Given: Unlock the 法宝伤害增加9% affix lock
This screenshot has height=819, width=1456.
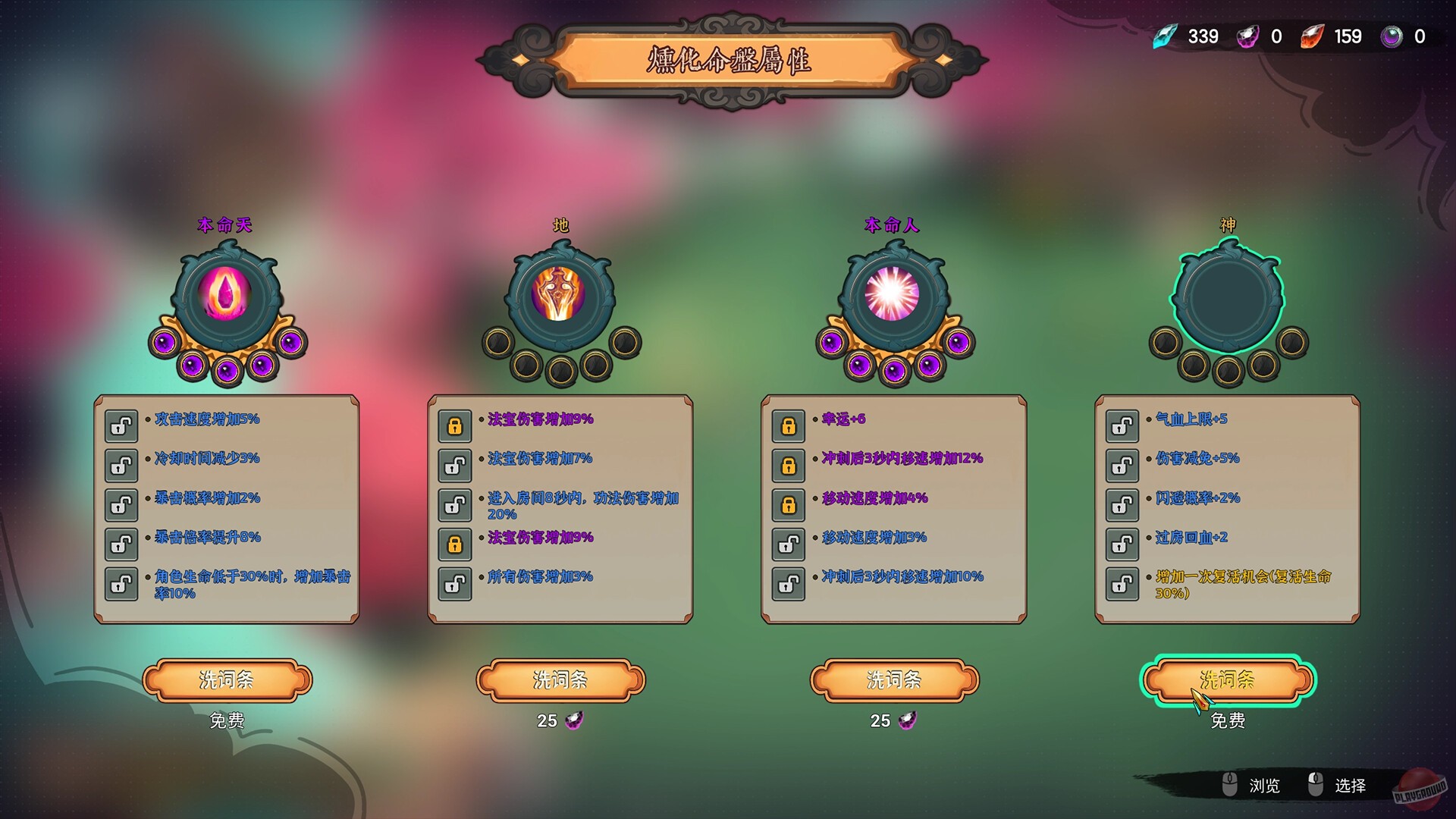Looking at the screenshot, I should 454,427.
